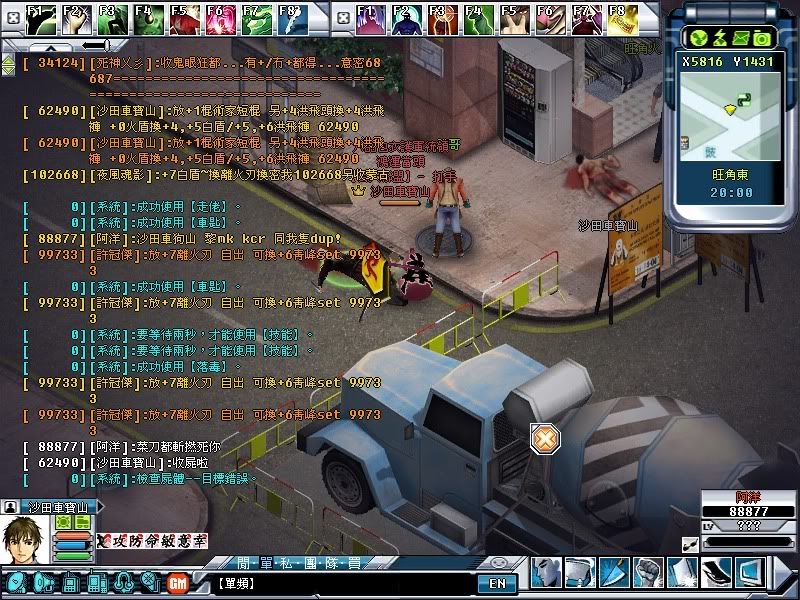Click the megaphone shout icon
The height and width of the screenshot is (600, 800).
coord(44,582)
